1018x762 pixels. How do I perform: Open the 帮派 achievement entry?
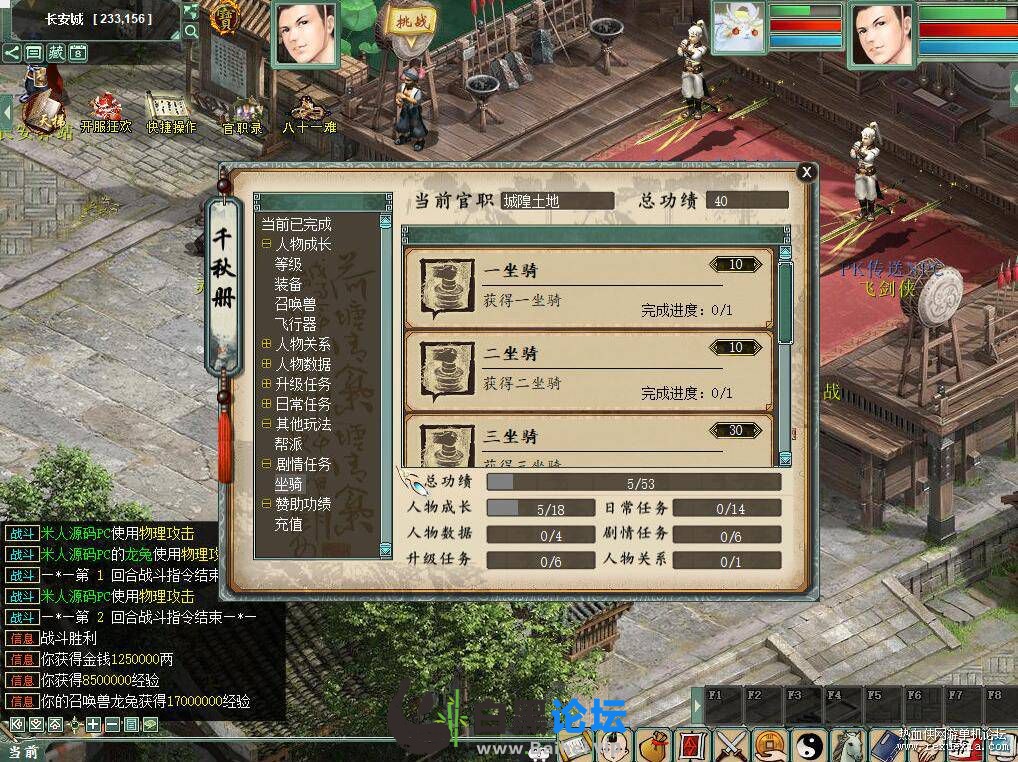click(288, 445)
